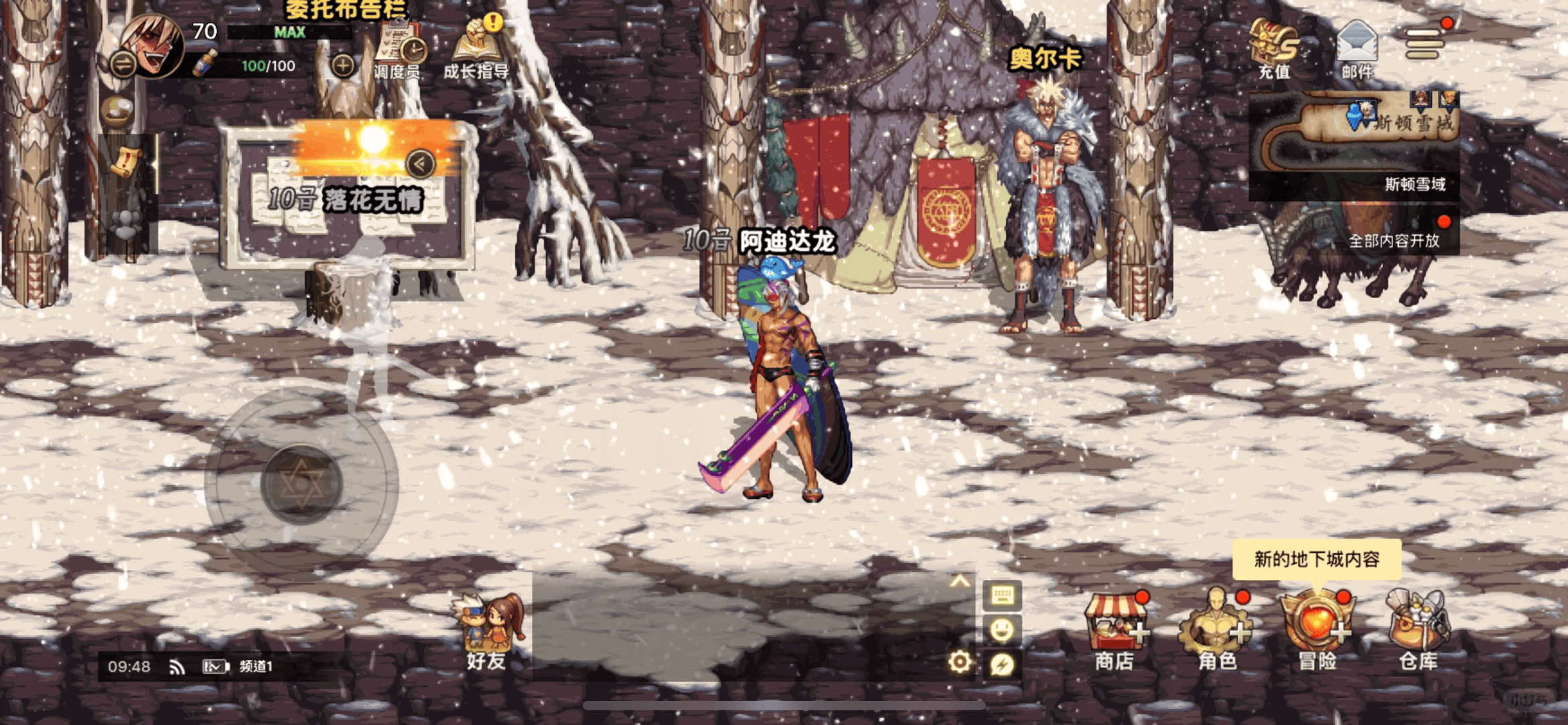Screen dimensions: 1568x725
Task: Open the chat keyboard input
Action: click(1002, 595)
